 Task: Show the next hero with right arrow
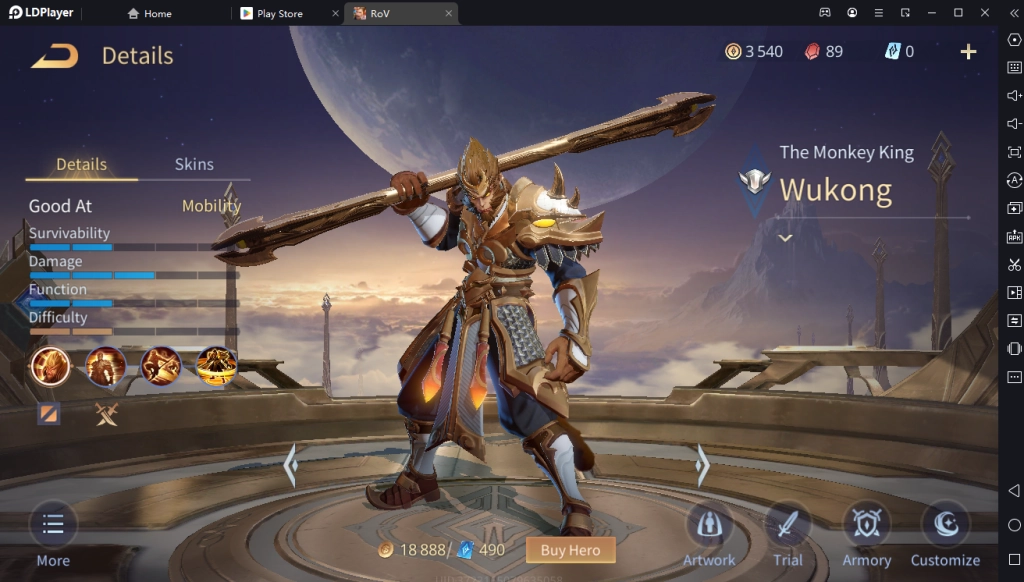[702, 465]
